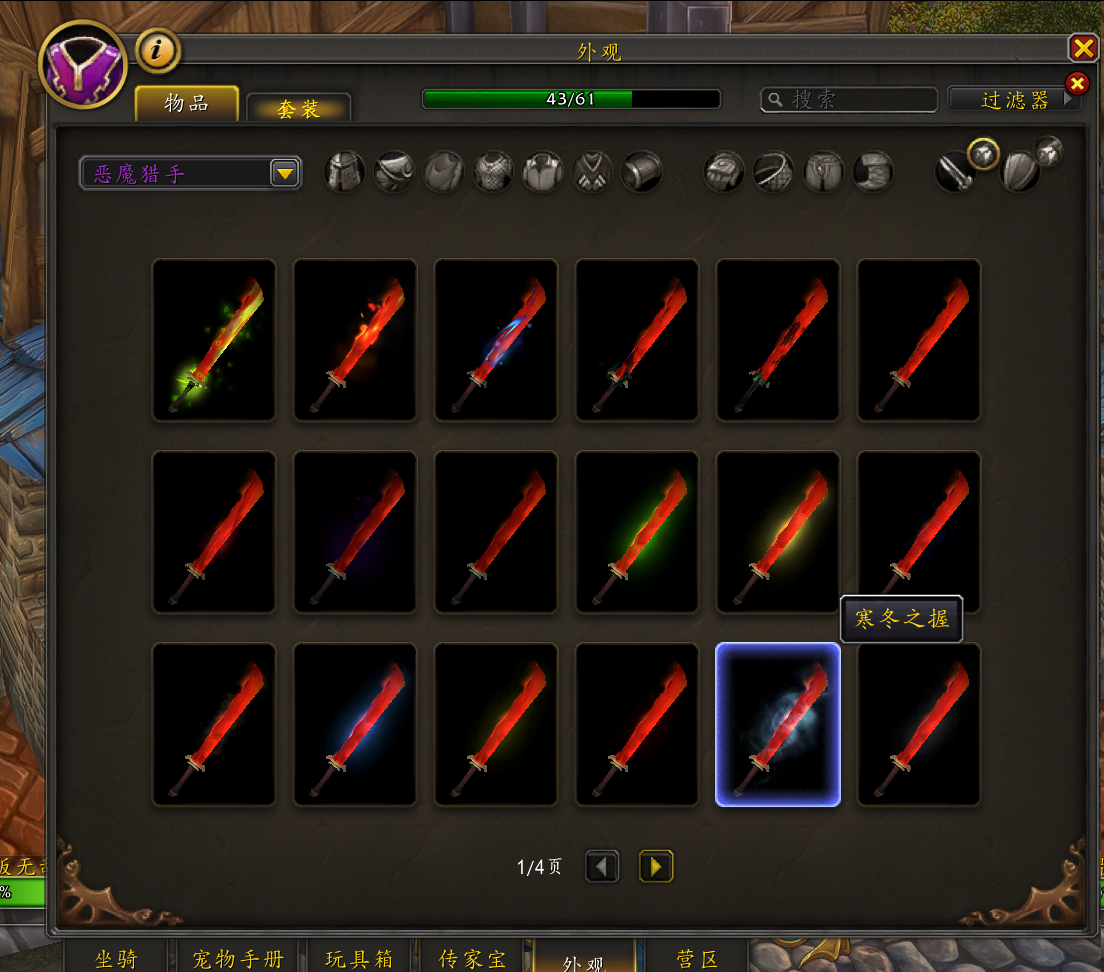1104x972 pixels.
Task: Go to the previous appearance page
Action: [x=602, y=866]
